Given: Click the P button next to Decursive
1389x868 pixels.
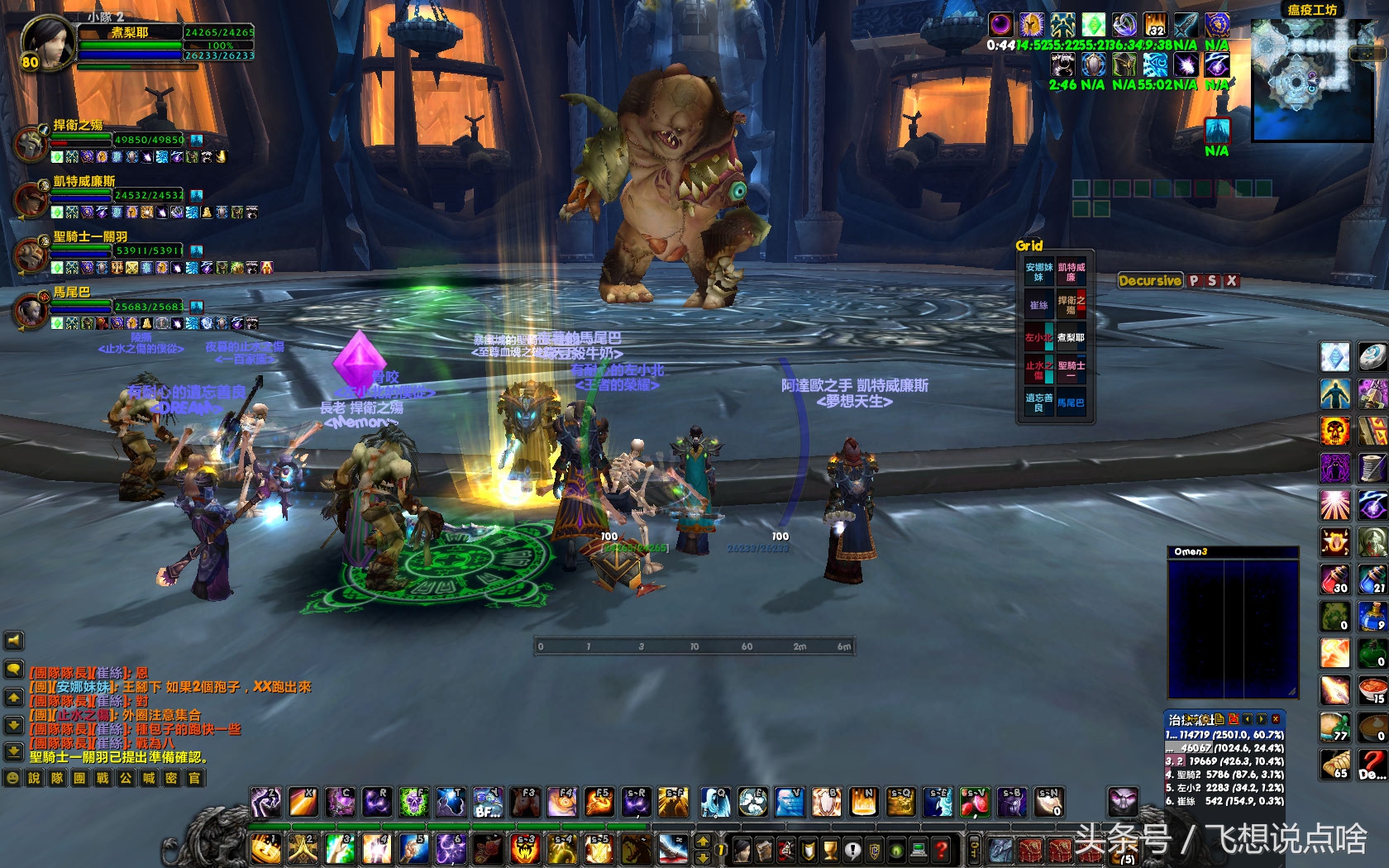Looking at the screenshot, I should click(1193, 281).
